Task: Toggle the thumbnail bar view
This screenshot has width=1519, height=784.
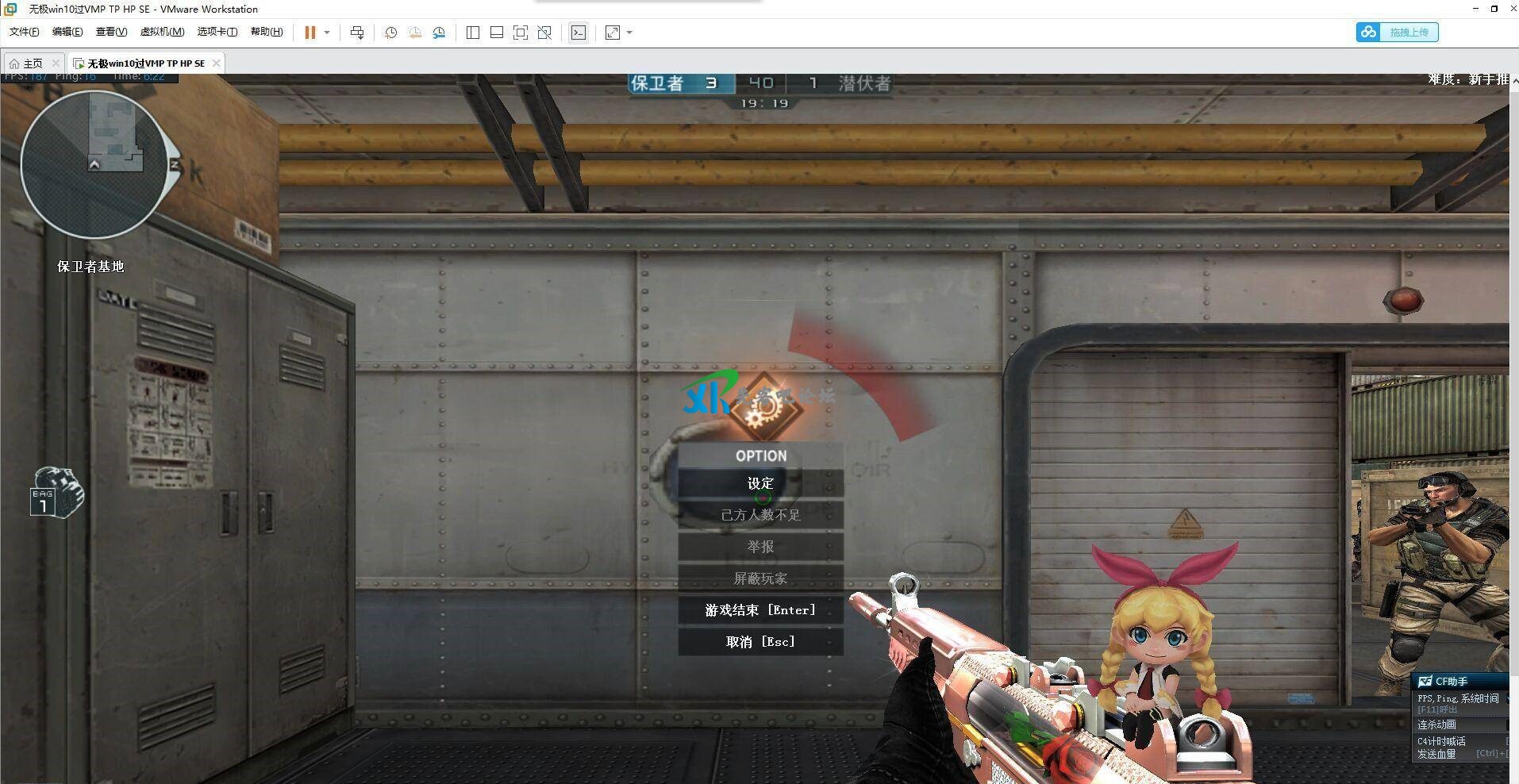Action: click(496, 33)
